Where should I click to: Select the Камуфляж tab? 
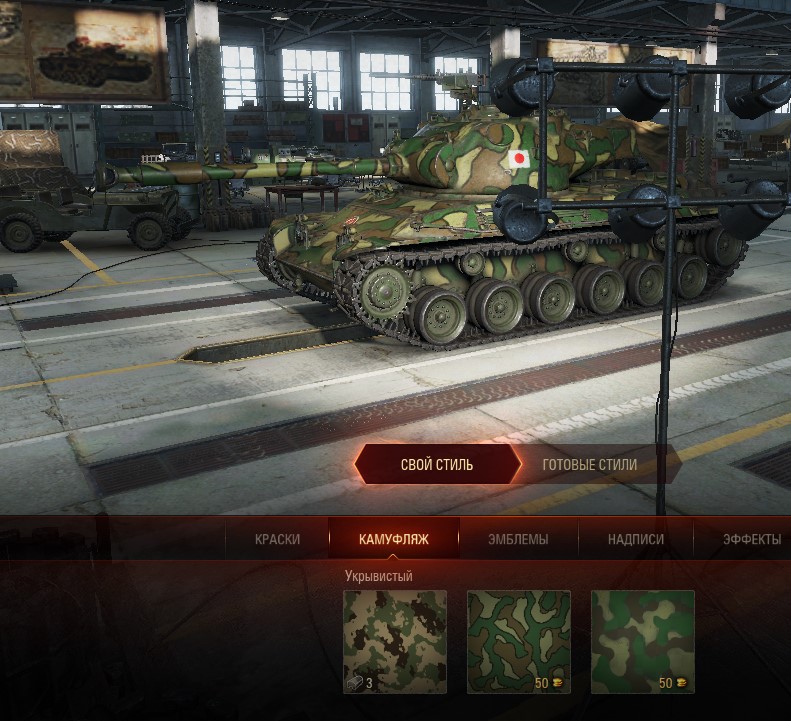tap(394, 539)
